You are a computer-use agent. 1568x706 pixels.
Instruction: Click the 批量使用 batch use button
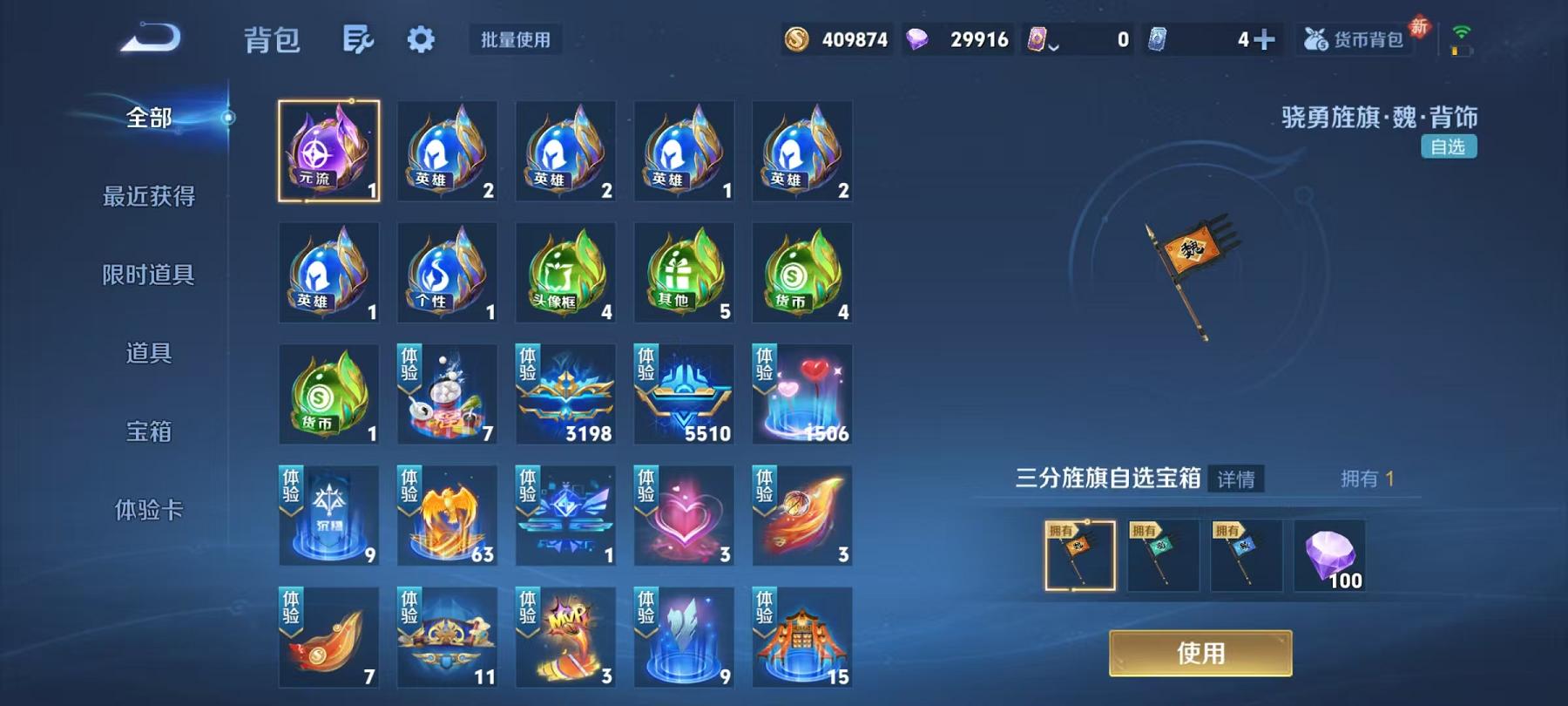tap(513, 39)
